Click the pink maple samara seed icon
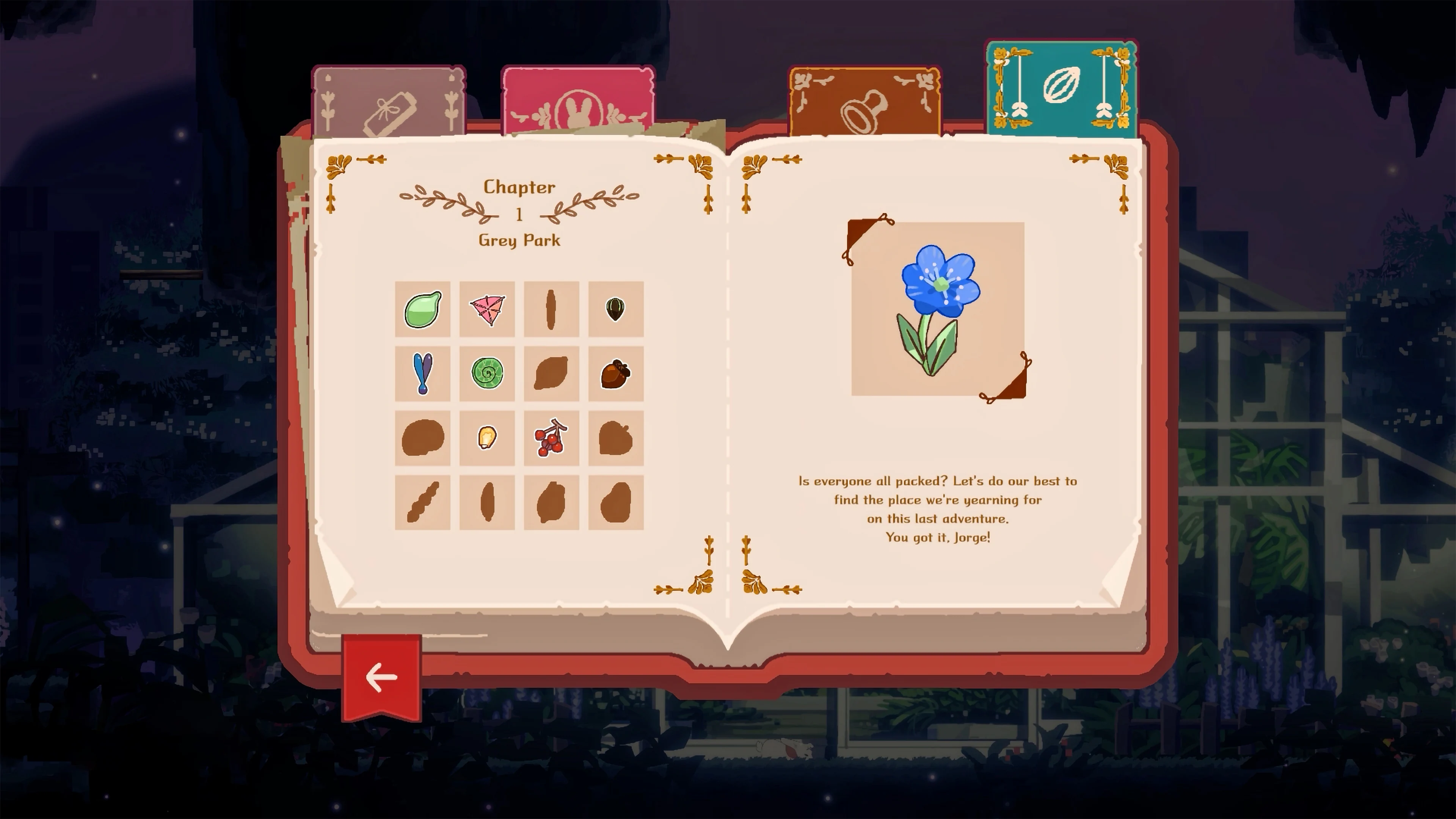The width and height of the screenshot is (1456, 819). click(487, 310)
